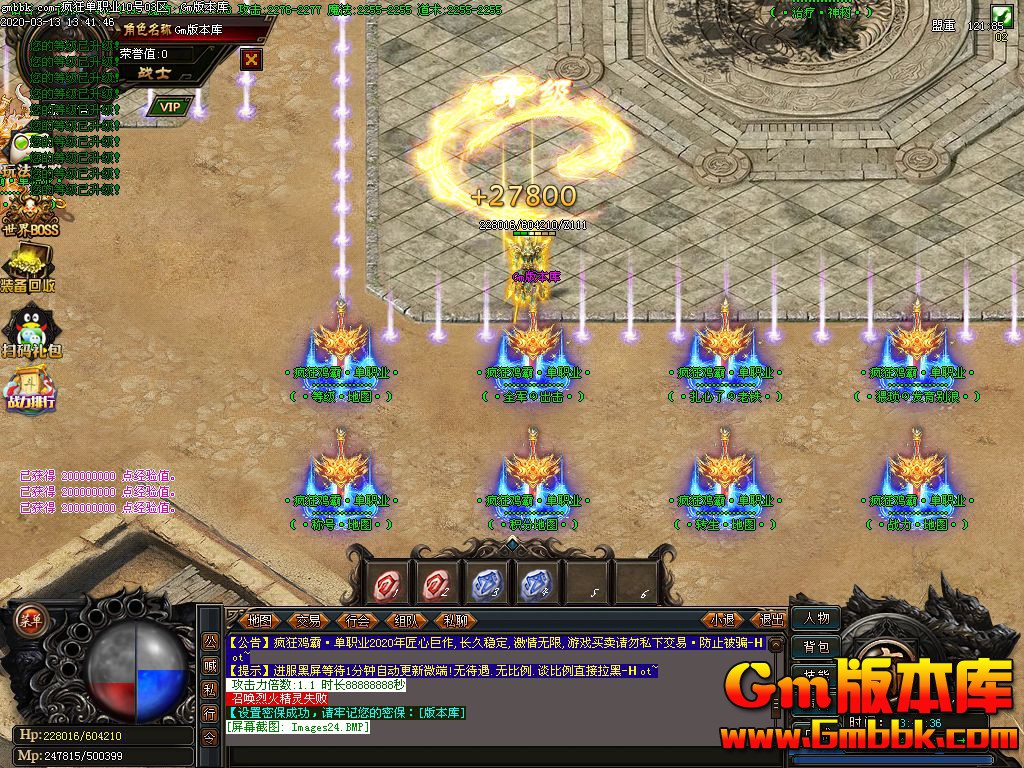
Task: Select the 公 public chat channel
Action: [210, 640]
